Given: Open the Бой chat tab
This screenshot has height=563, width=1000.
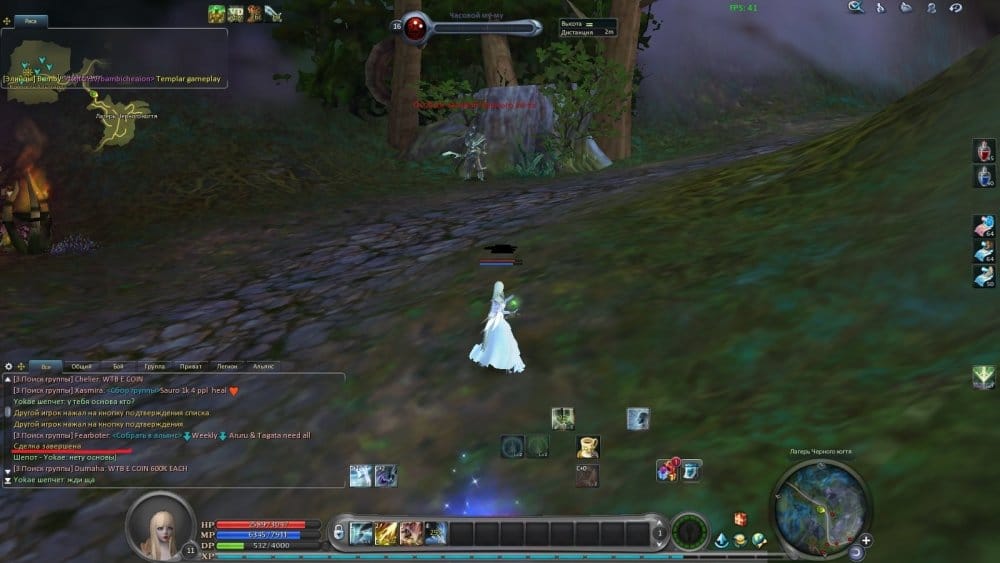Looking at the screenshot, I should pyautogui.click(x=119, y=367).
